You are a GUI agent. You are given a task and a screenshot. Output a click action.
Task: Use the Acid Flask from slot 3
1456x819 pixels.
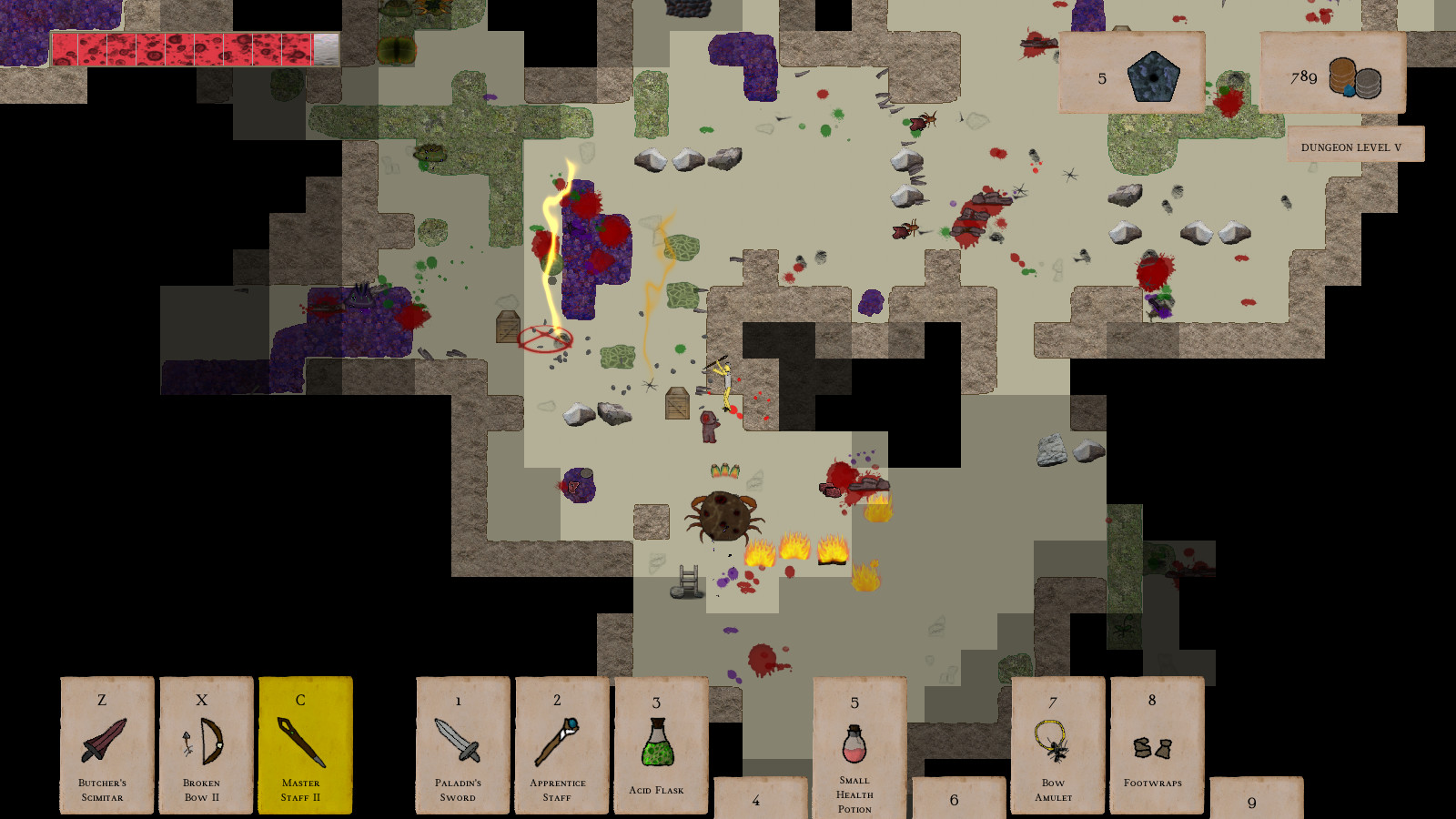659,746
